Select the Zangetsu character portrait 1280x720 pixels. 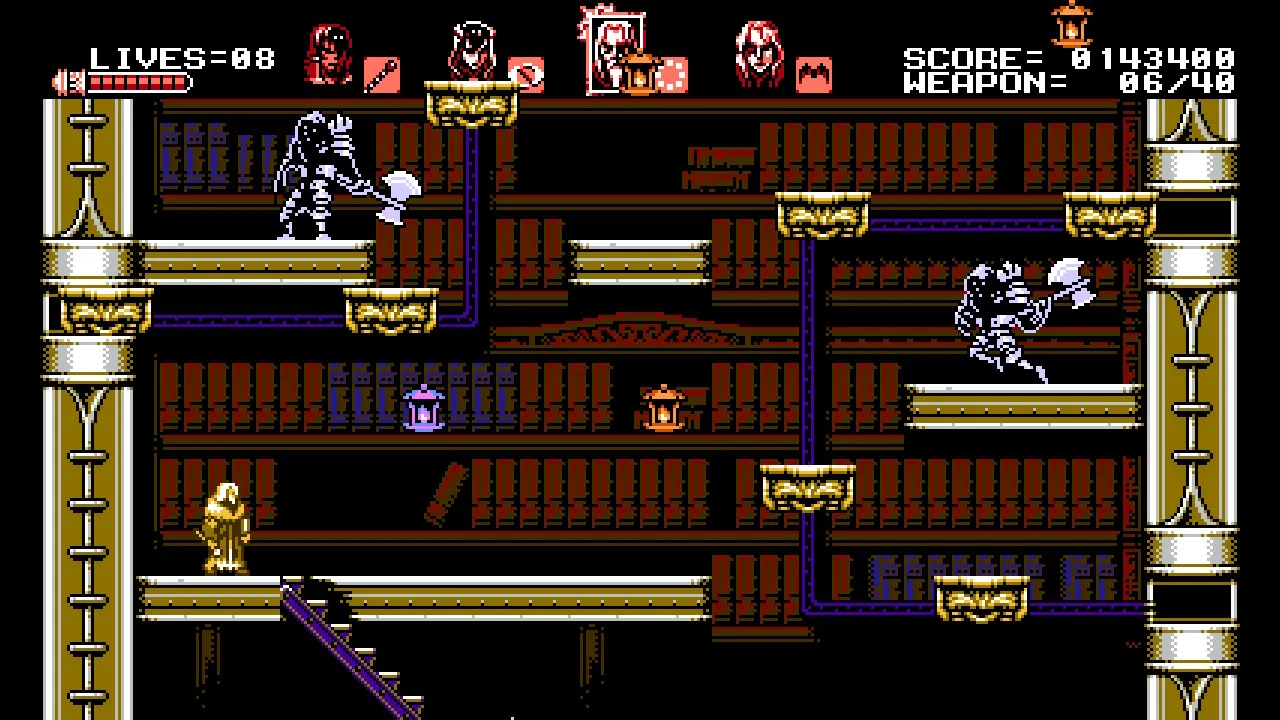[328, 56]
